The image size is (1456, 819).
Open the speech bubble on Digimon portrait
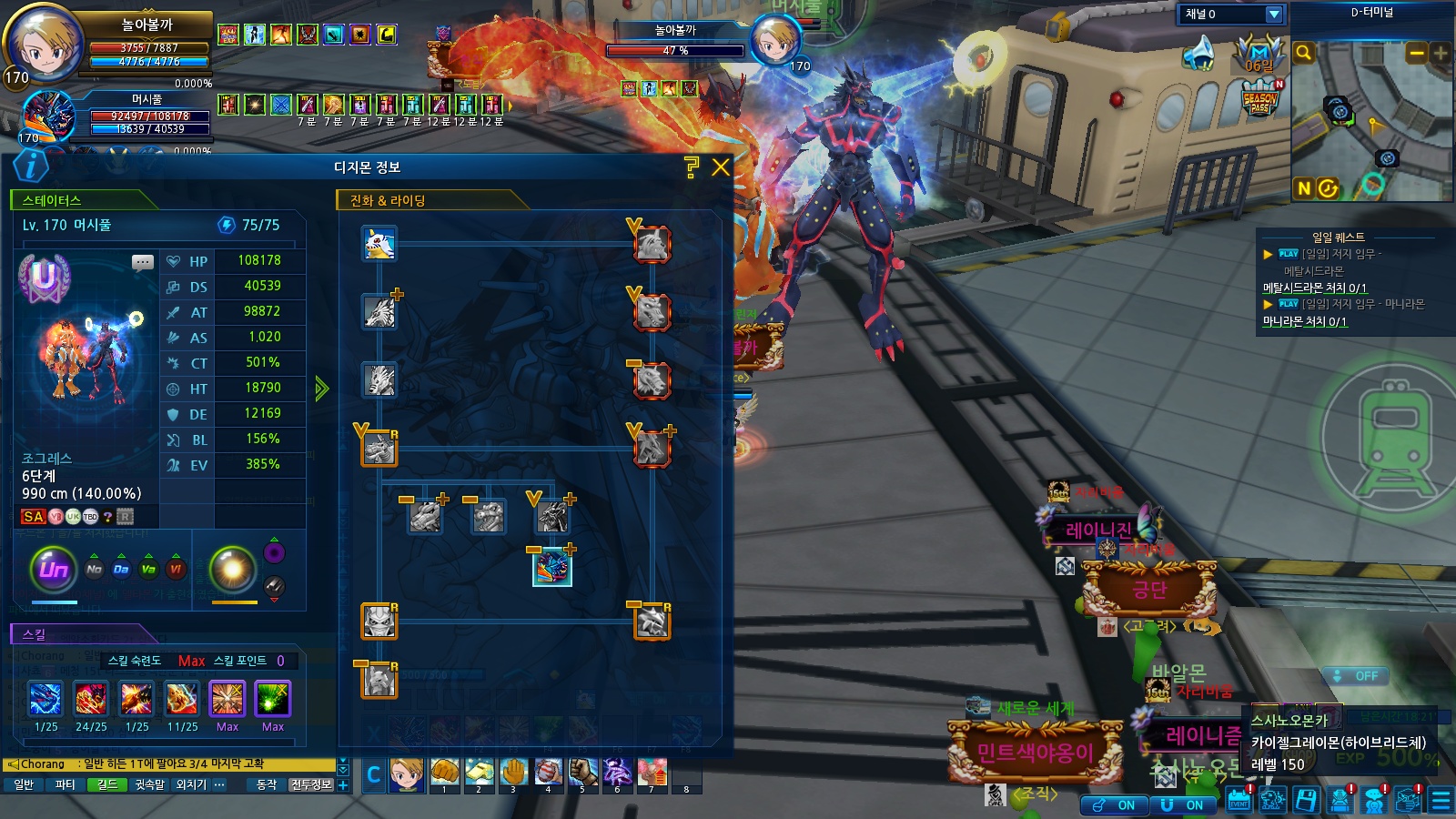pos(143,263)
